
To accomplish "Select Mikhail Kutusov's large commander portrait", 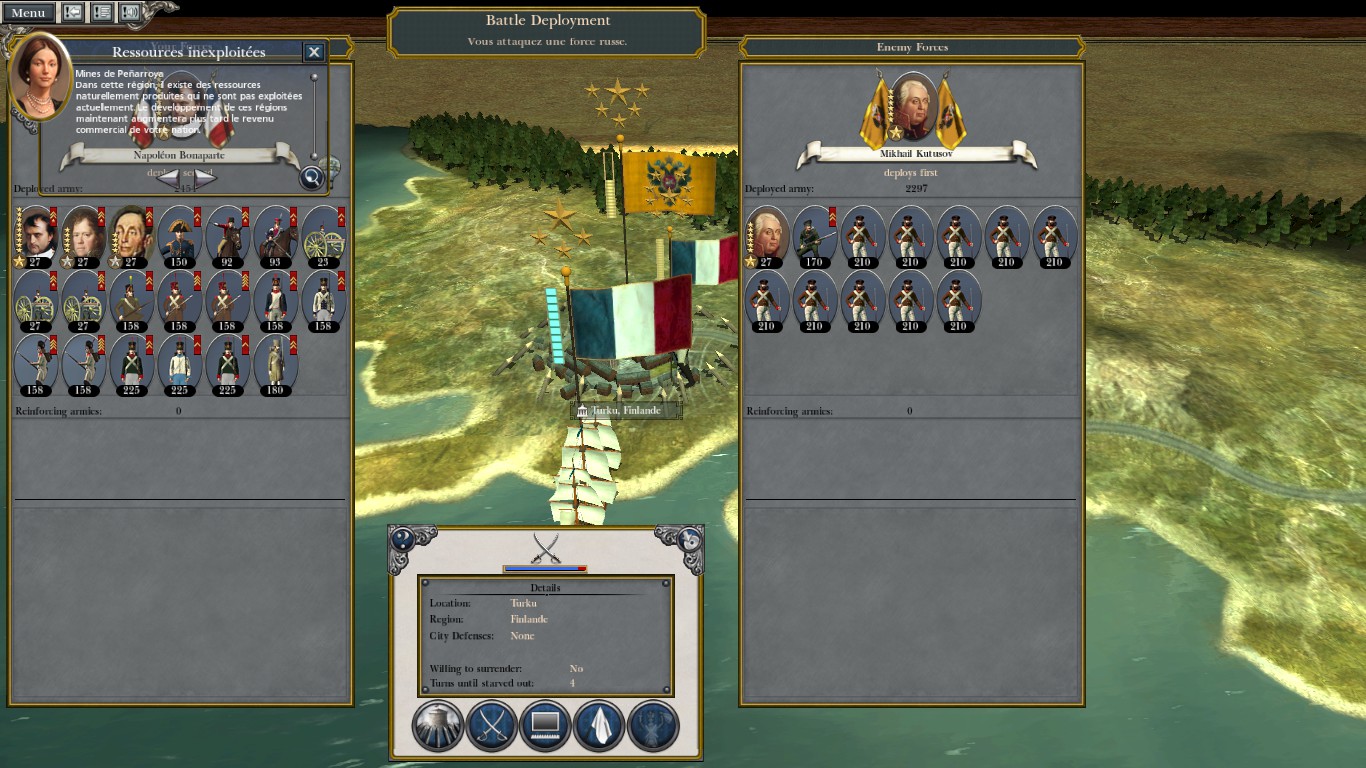I will point(915,107).
